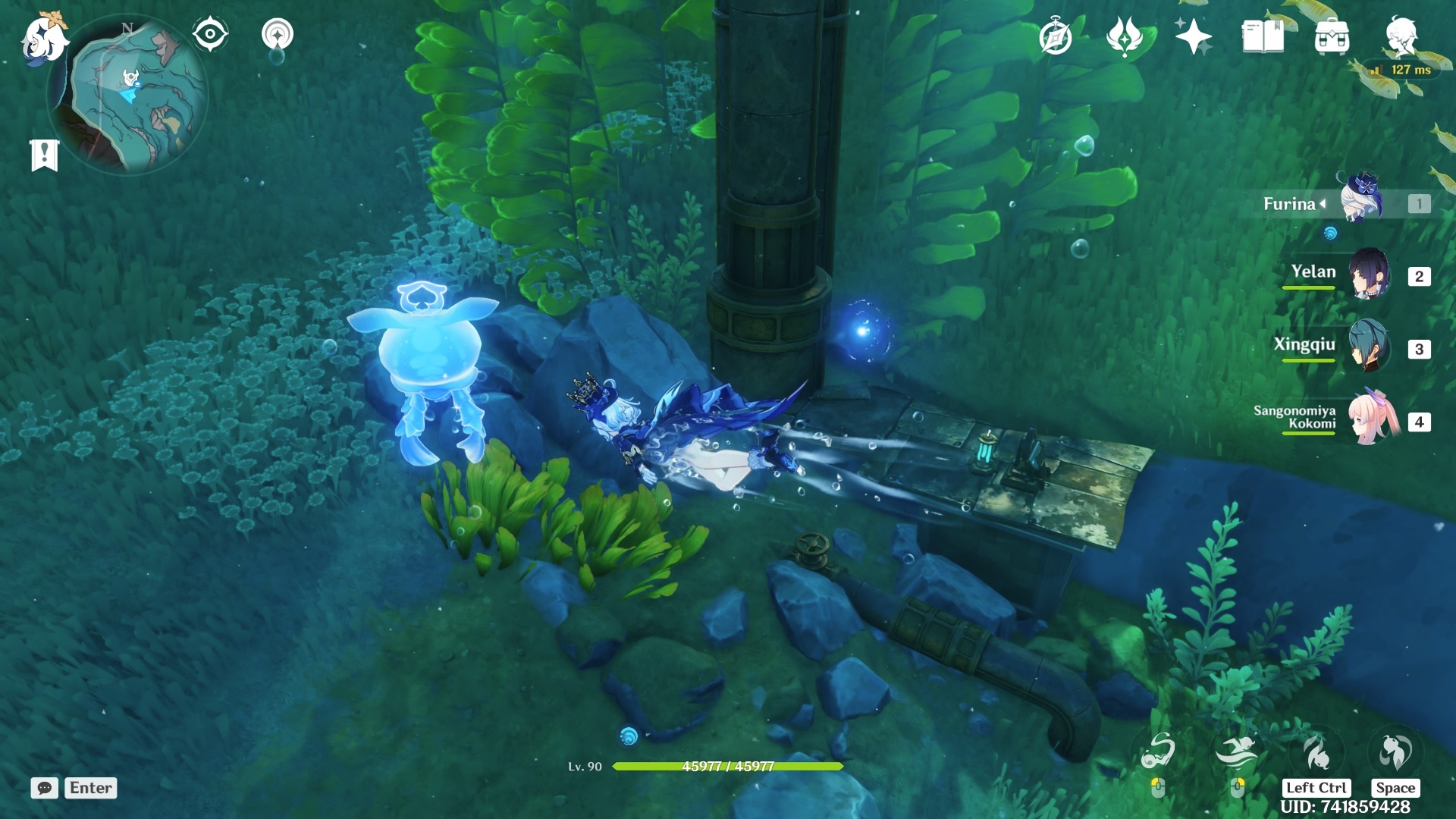1456x819 pixels.
Task: Use the serpent-shaped underwater skill icon
Action: pyautogui.click(x=1157, y=752)
